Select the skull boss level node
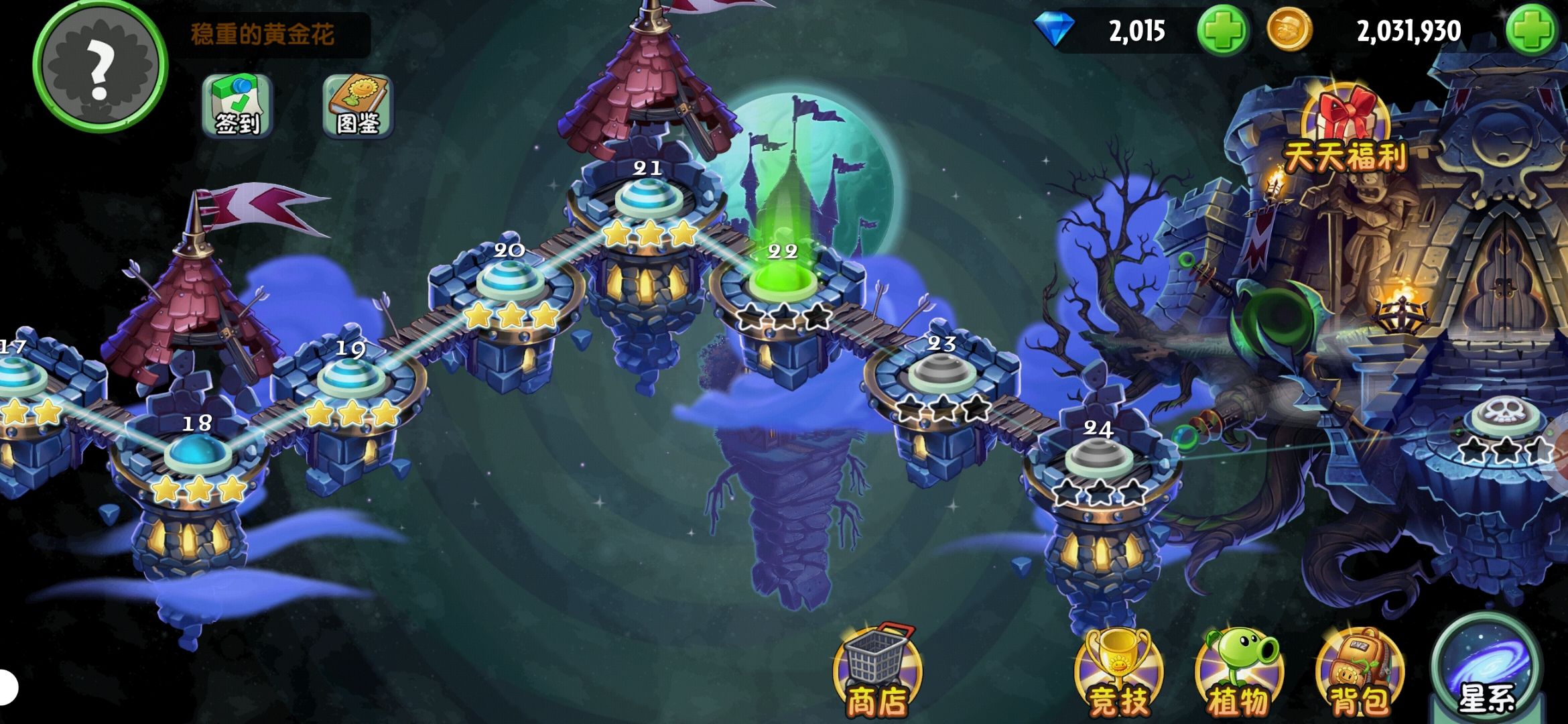This screenshot has height=724, width=1568. click(x=1504, y=417)
